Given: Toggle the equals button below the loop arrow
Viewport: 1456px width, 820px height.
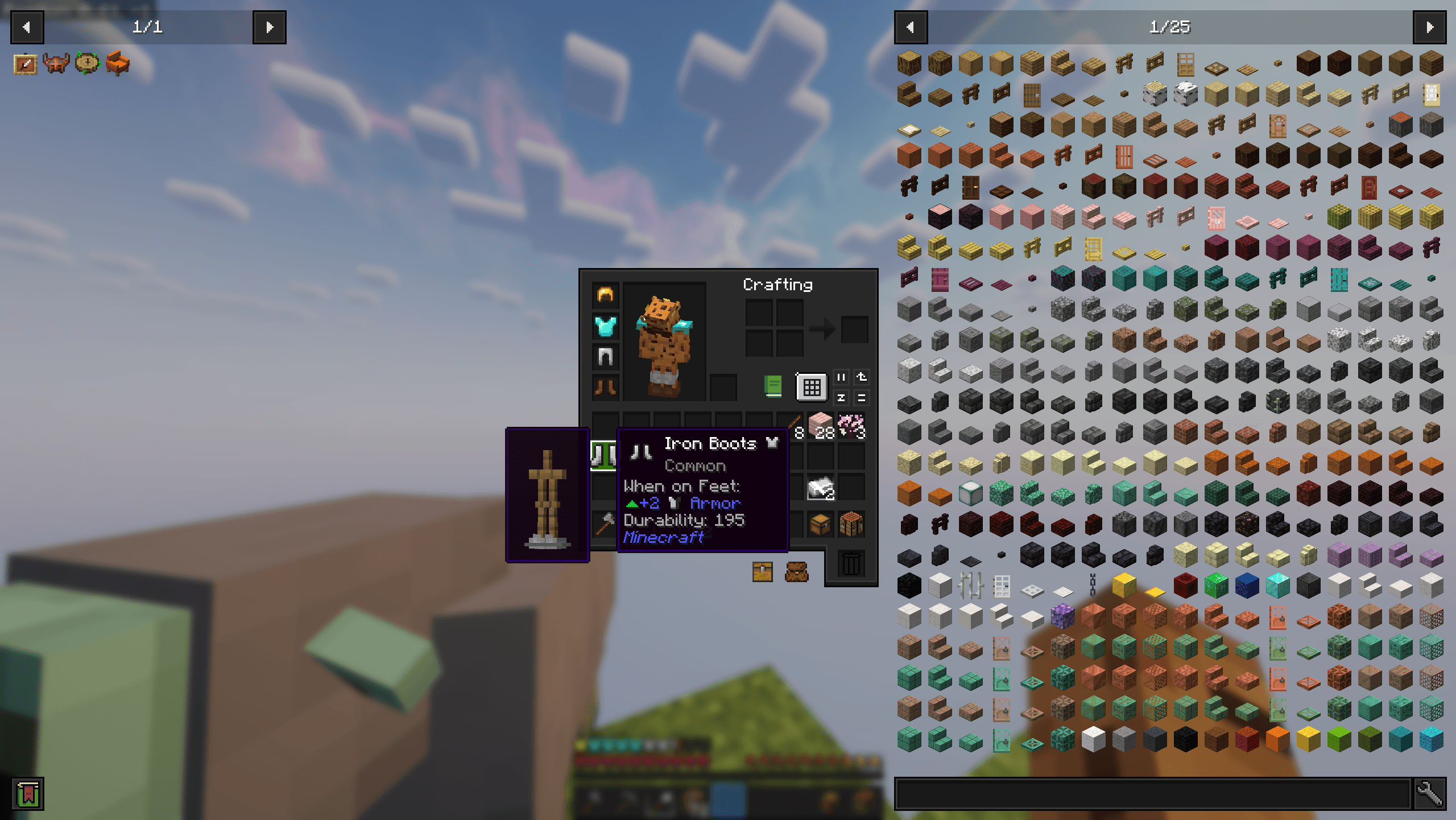Looking at the screenshot, I should (x=861, y=397).
